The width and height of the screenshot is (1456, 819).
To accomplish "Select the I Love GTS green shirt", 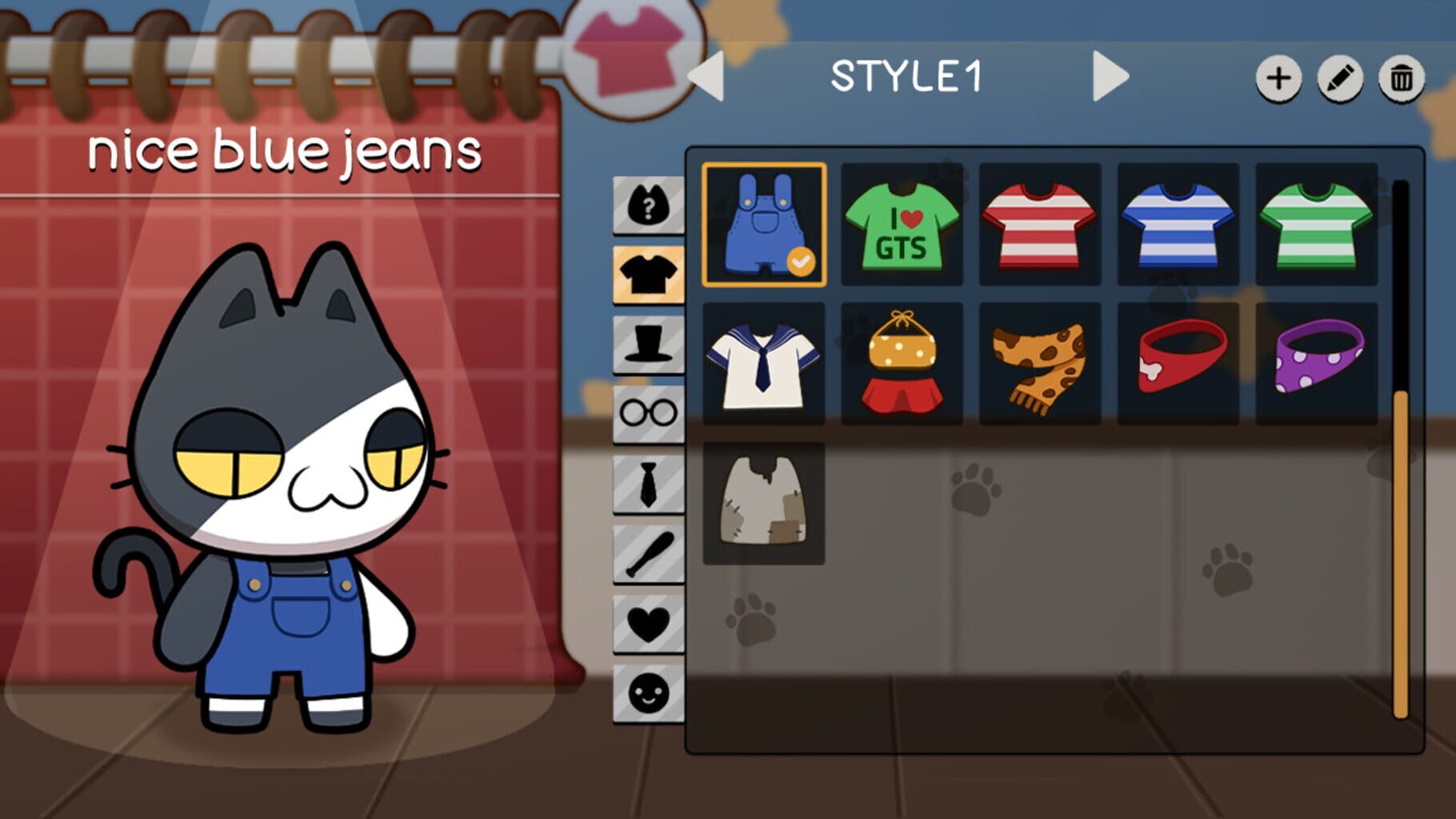I will click(x=902, y=224).
